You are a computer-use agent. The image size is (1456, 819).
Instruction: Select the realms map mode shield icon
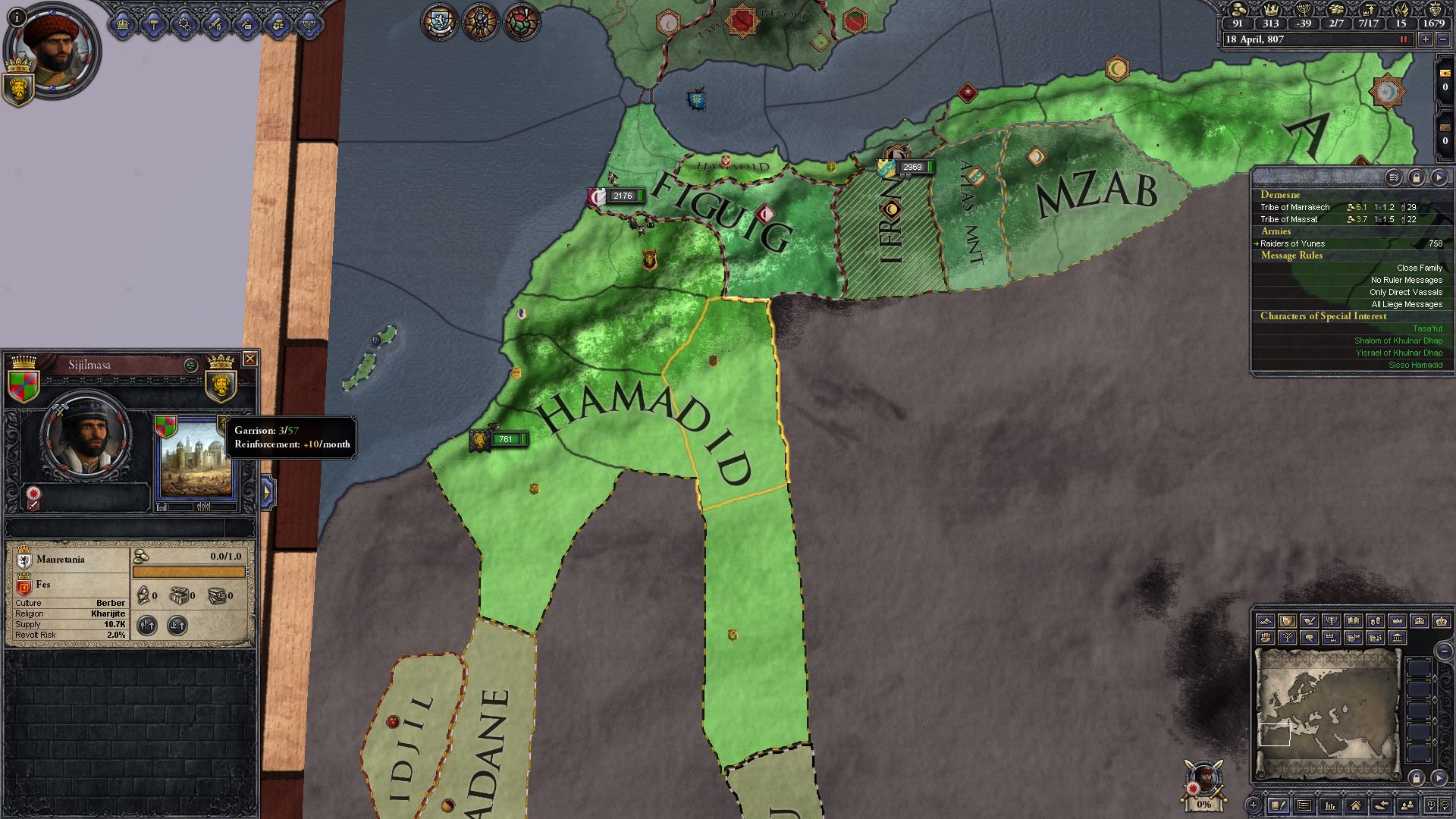click(1288, 621)
